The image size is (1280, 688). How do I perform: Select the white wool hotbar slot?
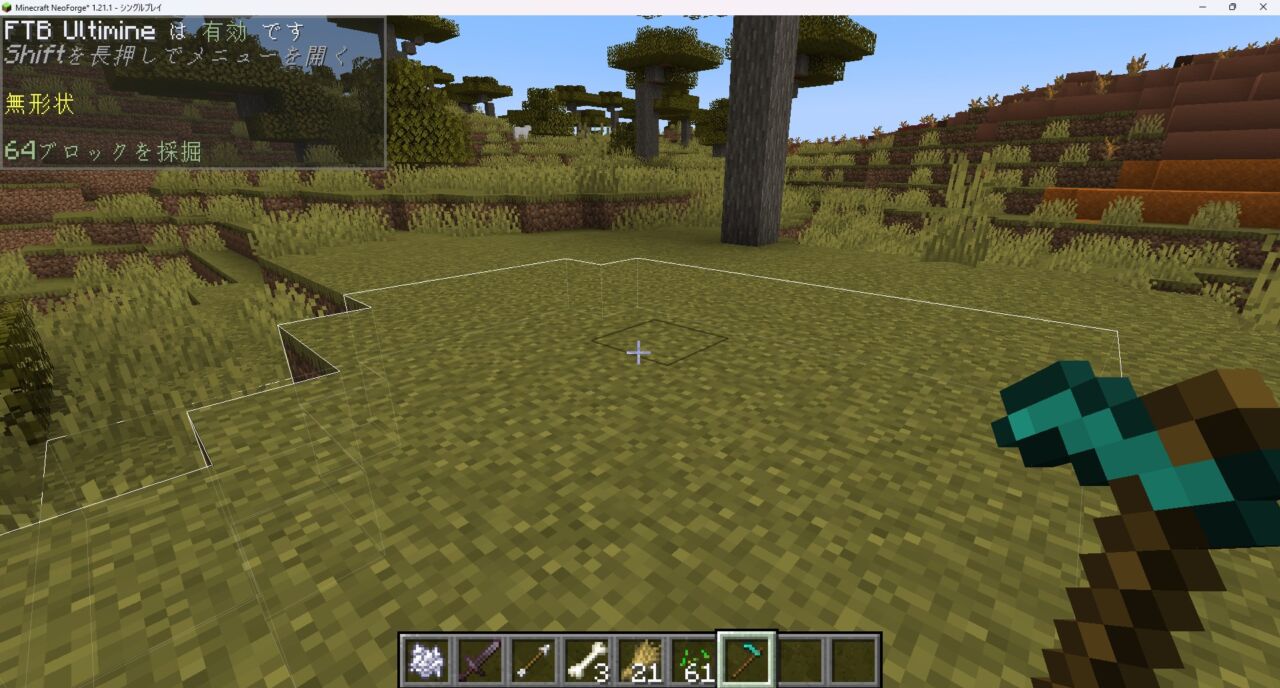pyautogui.click(x=426, y=660)
